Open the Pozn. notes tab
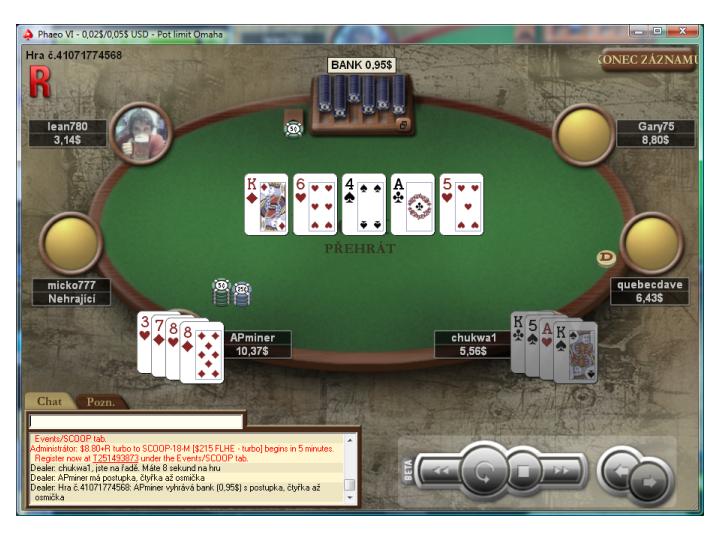 [100, 402]
